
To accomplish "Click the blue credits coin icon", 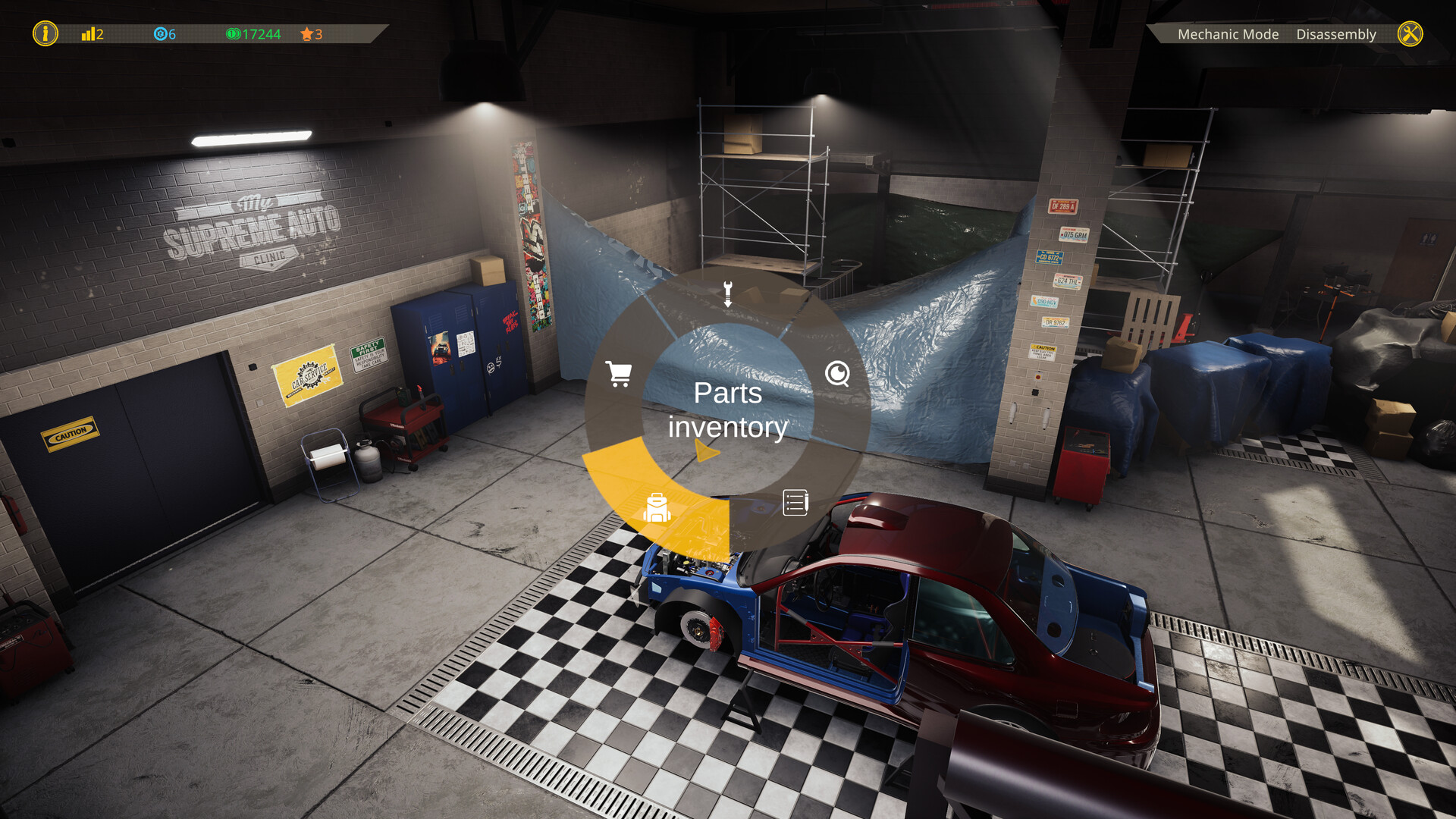I will [x=160, y=34].
